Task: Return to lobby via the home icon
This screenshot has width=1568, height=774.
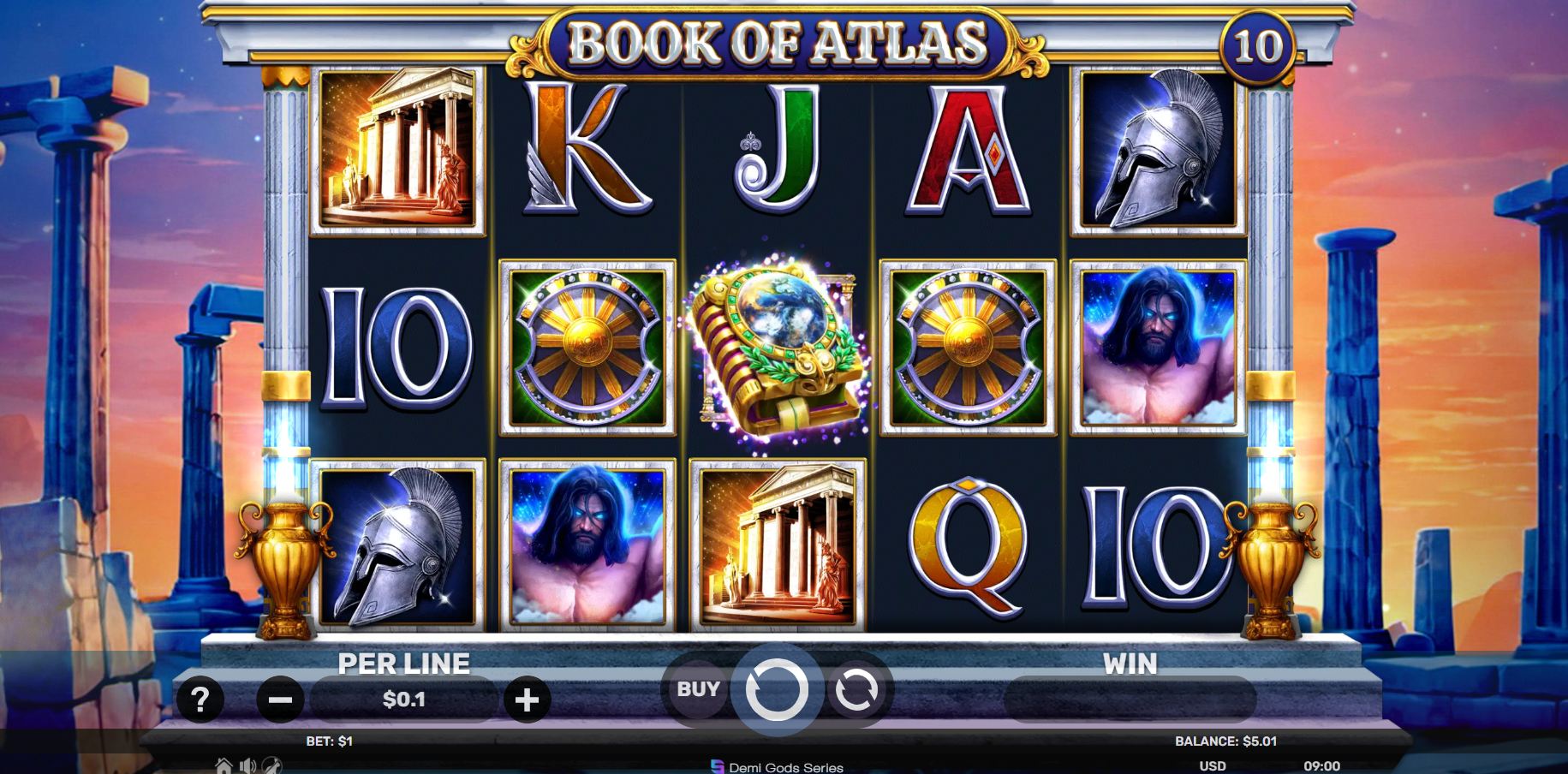Action: pos(223,766)
